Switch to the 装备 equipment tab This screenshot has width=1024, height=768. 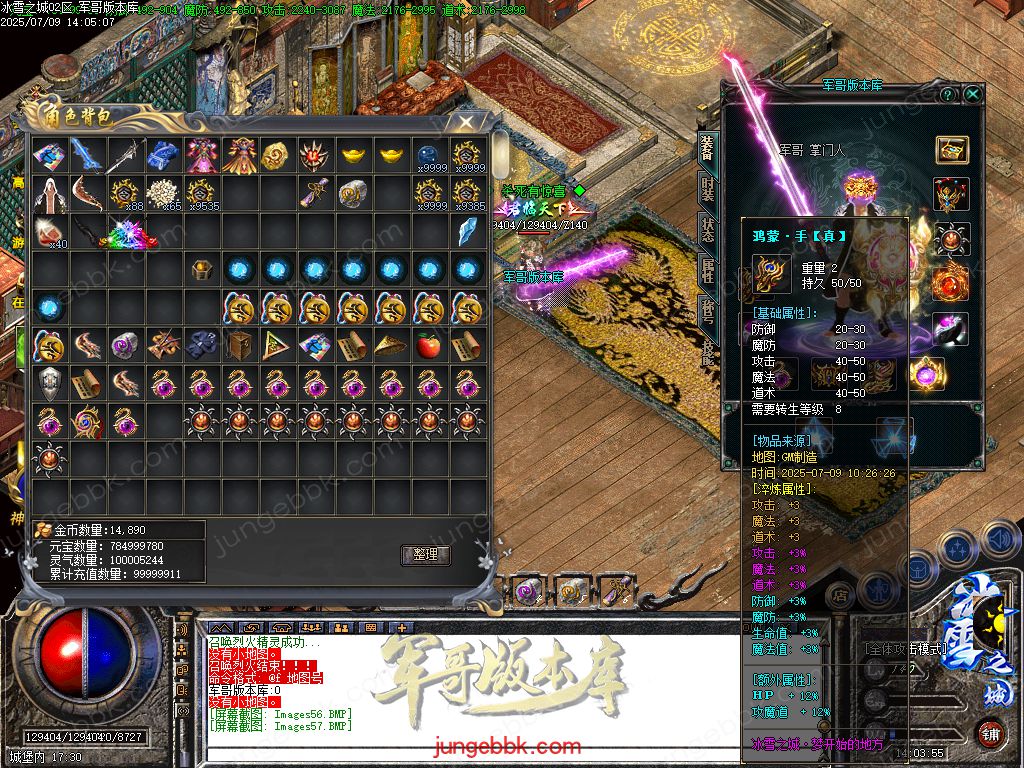coord(707,150)
